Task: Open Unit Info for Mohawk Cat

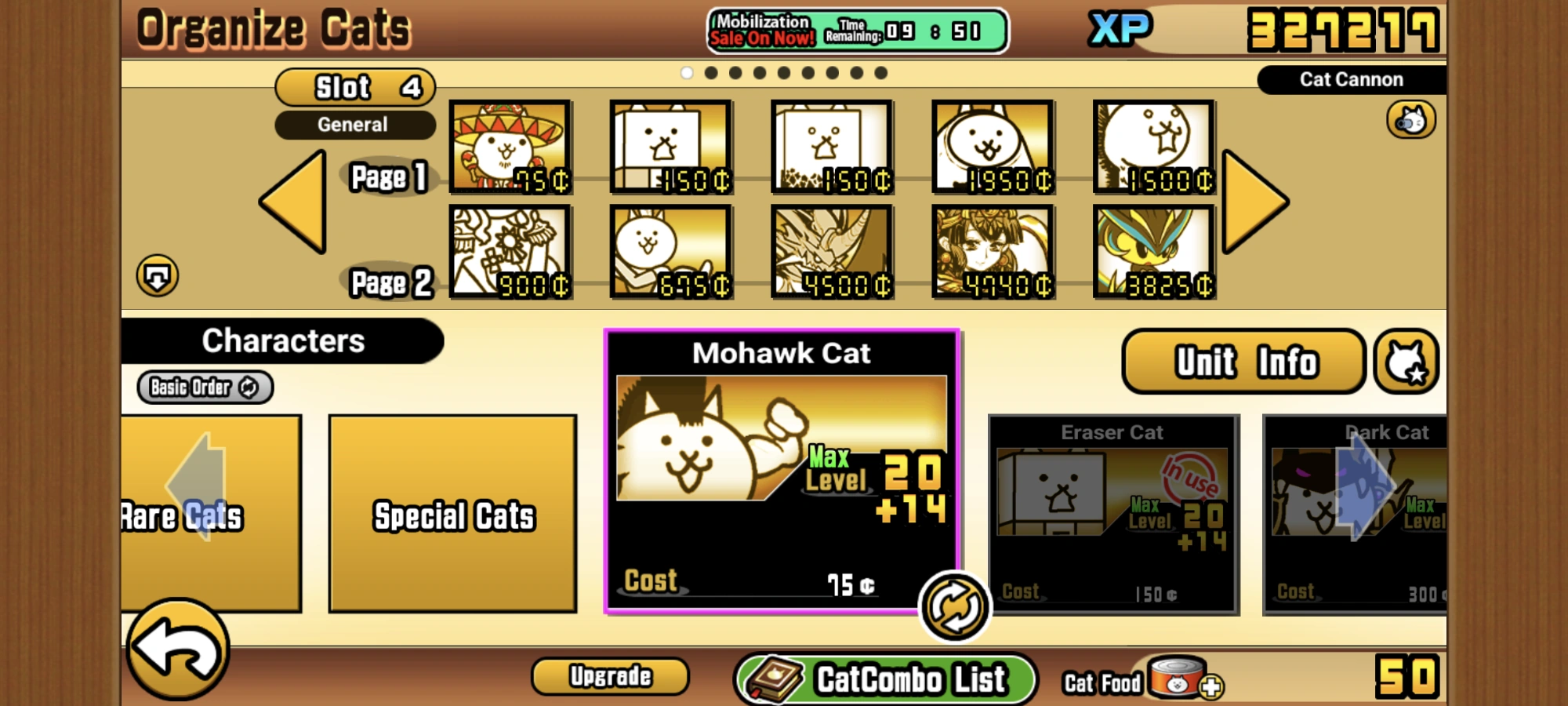Action: (x=1241, y=360)
